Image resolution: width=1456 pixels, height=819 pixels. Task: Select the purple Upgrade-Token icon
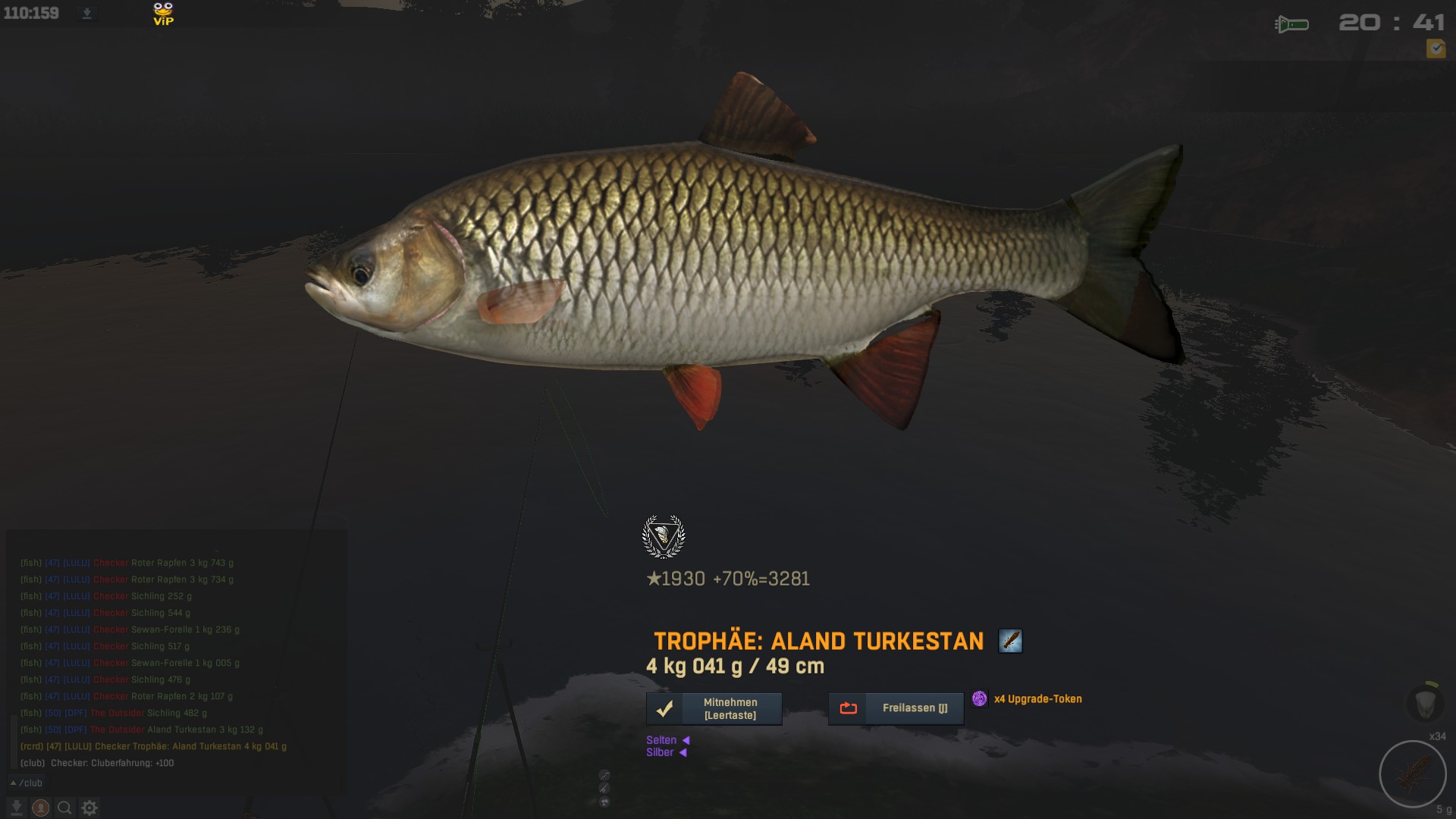click(980, 698)
